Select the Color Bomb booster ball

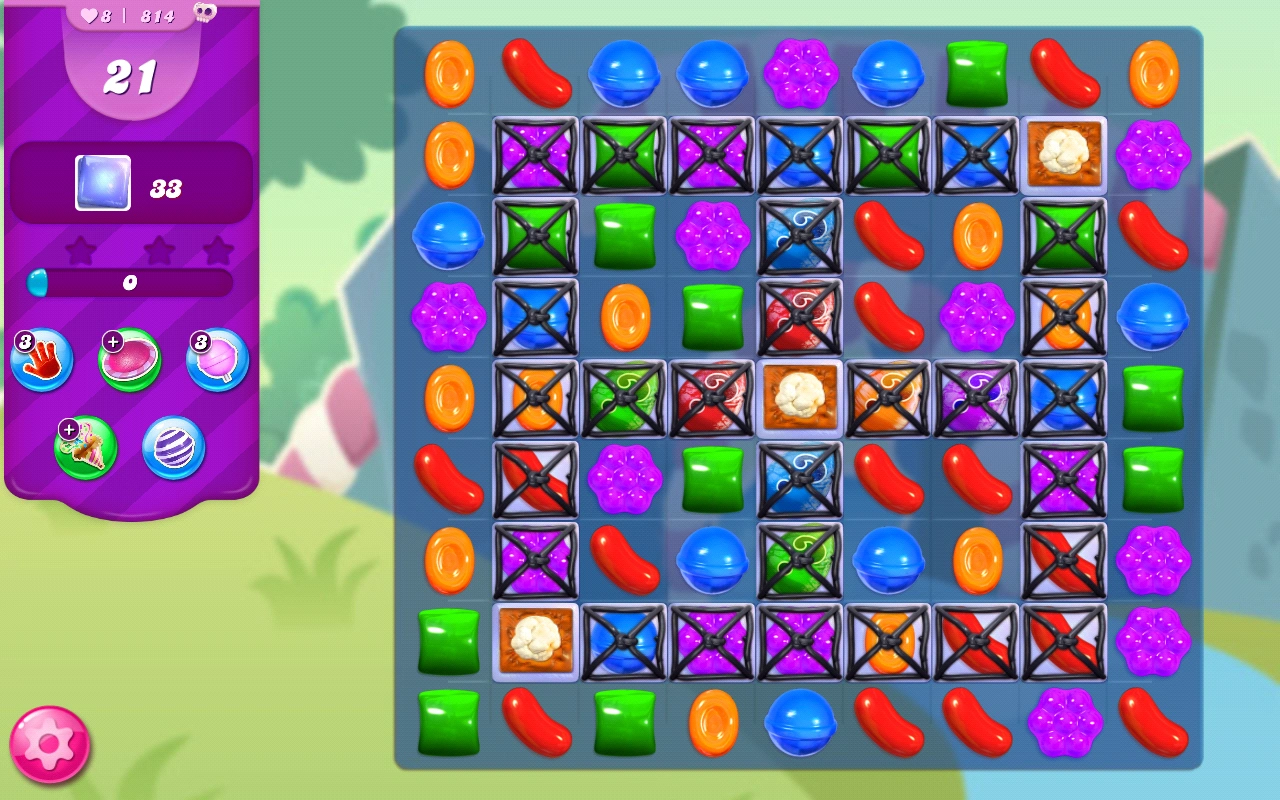pos(172,448)
